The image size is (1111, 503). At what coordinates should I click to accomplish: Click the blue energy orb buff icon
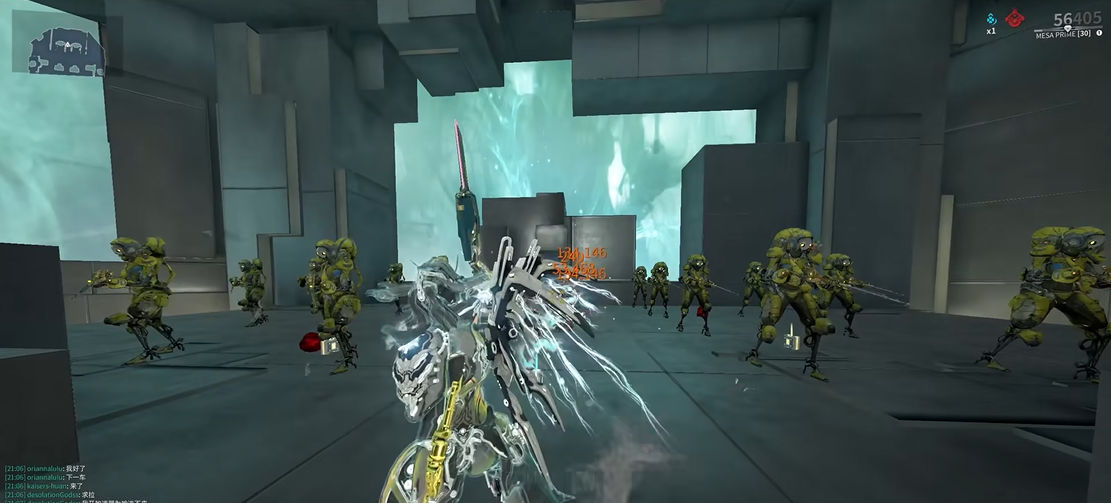[991, 18]
